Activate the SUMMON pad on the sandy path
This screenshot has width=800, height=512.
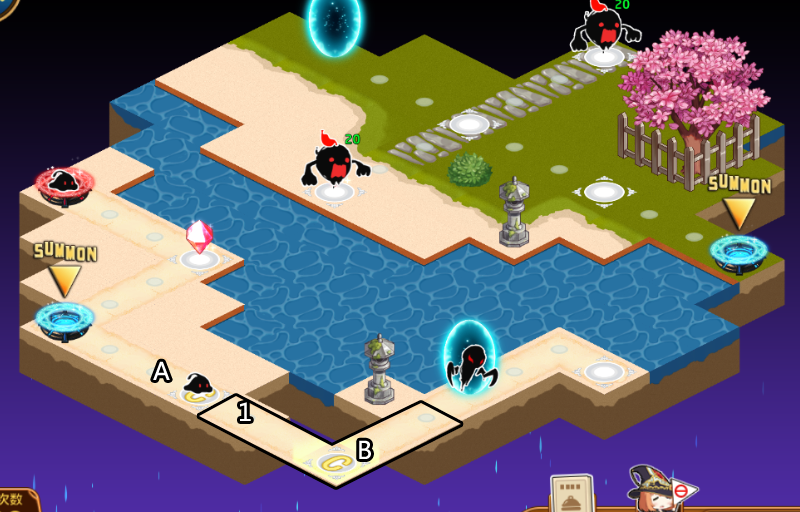click(65, 318)
